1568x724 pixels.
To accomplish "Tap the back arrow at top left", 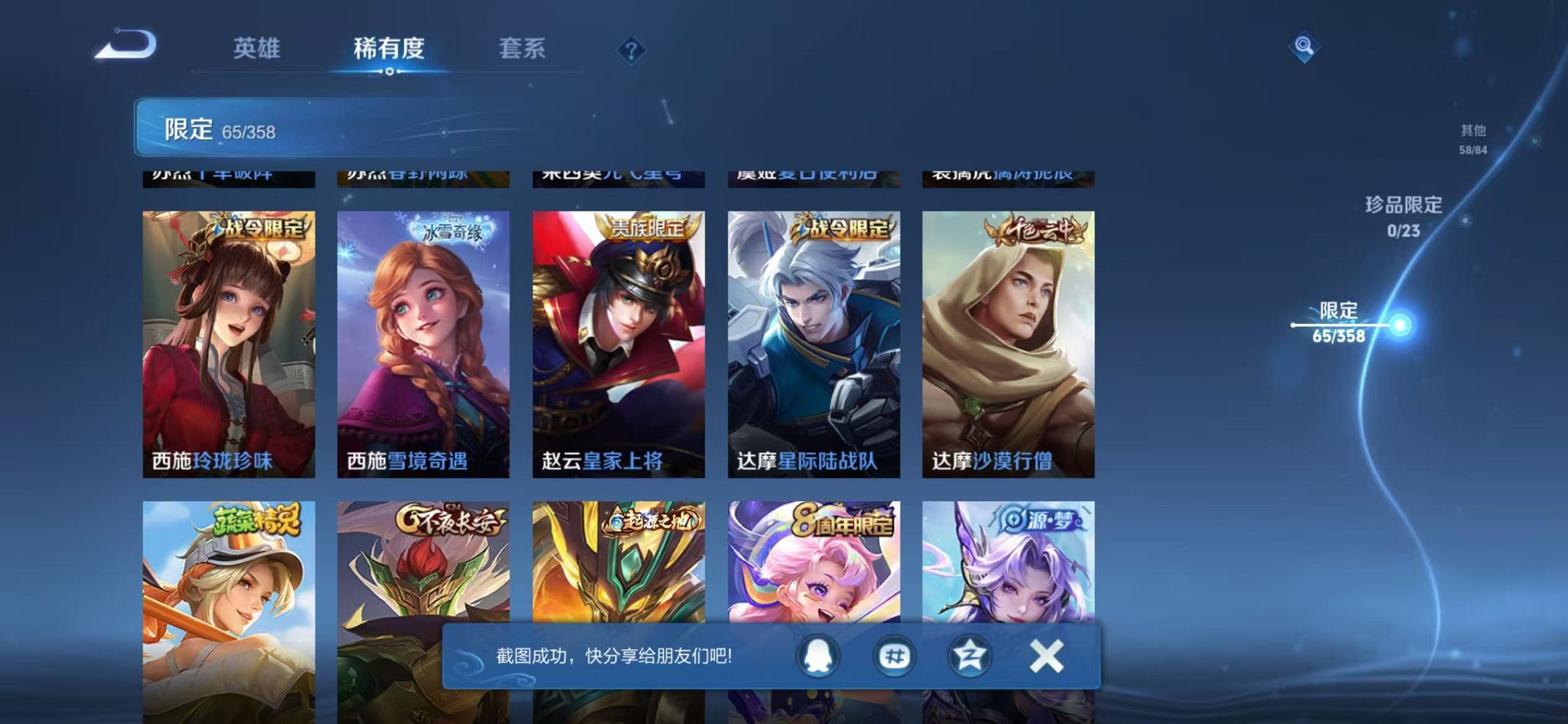I will tap(122, 47).
